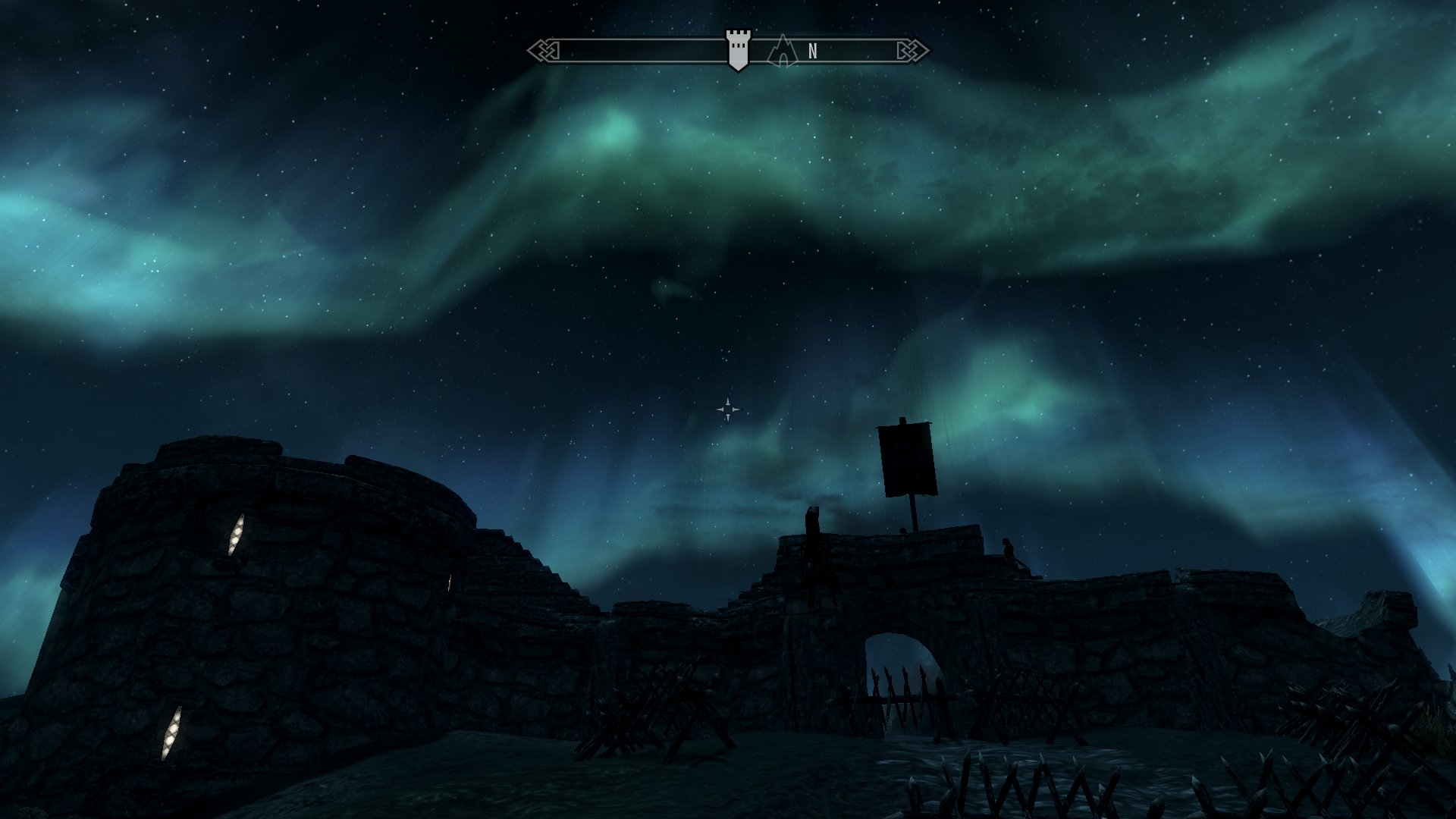1456x819 pixels.
Task: Select the faded mountain marker on the compass
Action: pyautogui.click(x=783, y=52)
